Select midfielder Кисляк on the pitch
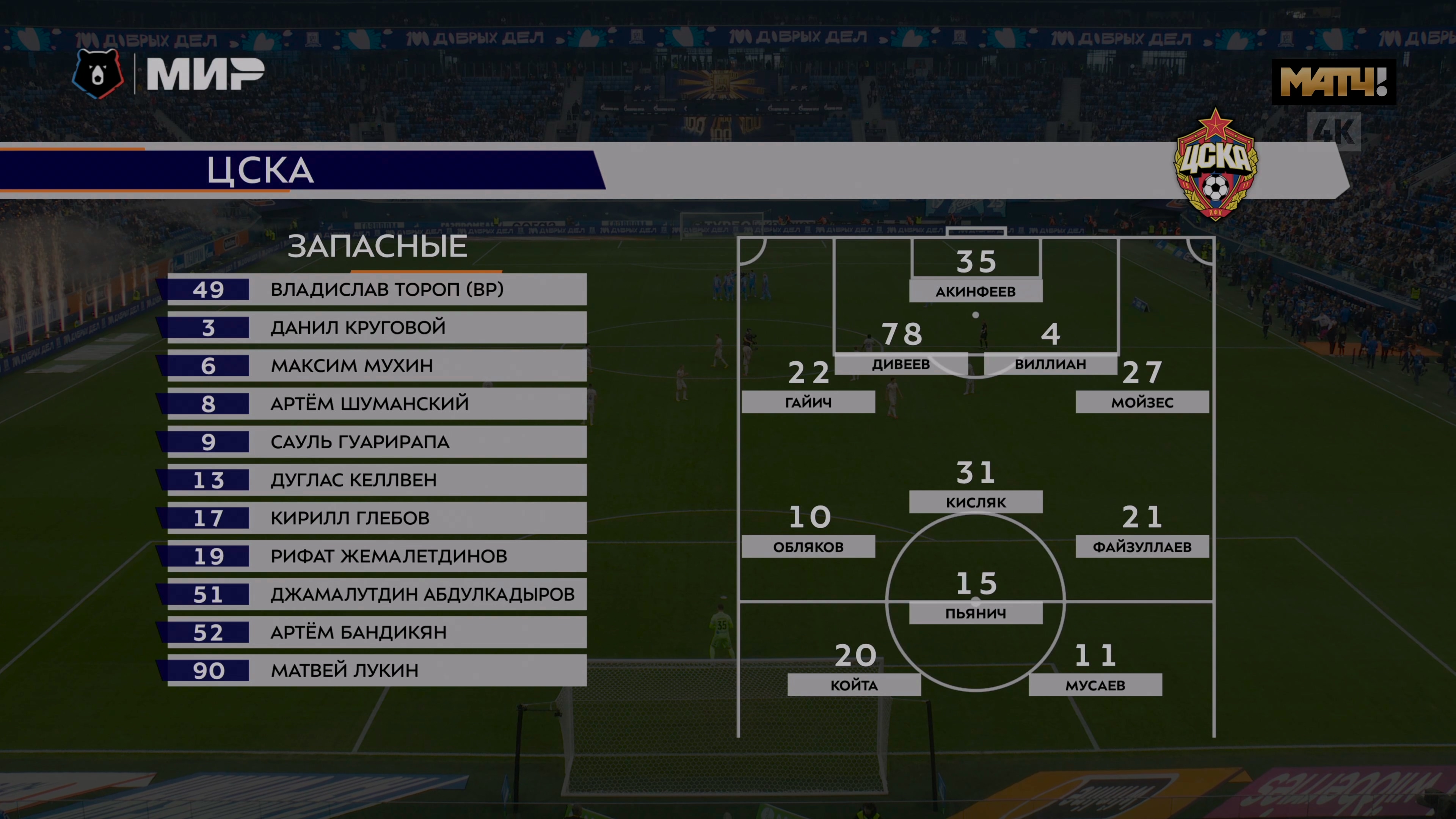Screen dimensions: 1456x819 tap(976, 502)
